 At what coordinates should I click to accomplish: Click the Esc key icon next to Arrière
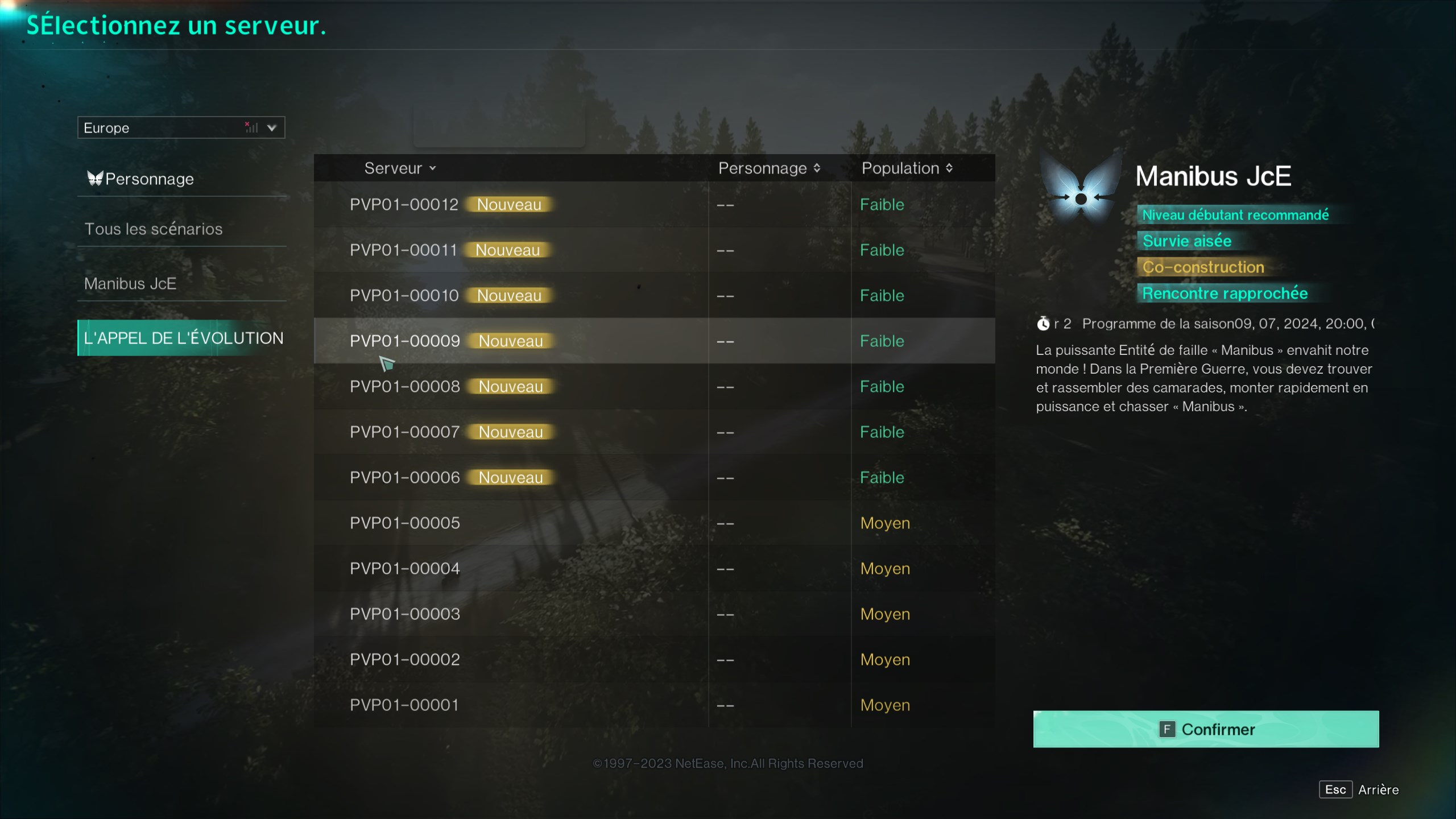pos(1336,789)
